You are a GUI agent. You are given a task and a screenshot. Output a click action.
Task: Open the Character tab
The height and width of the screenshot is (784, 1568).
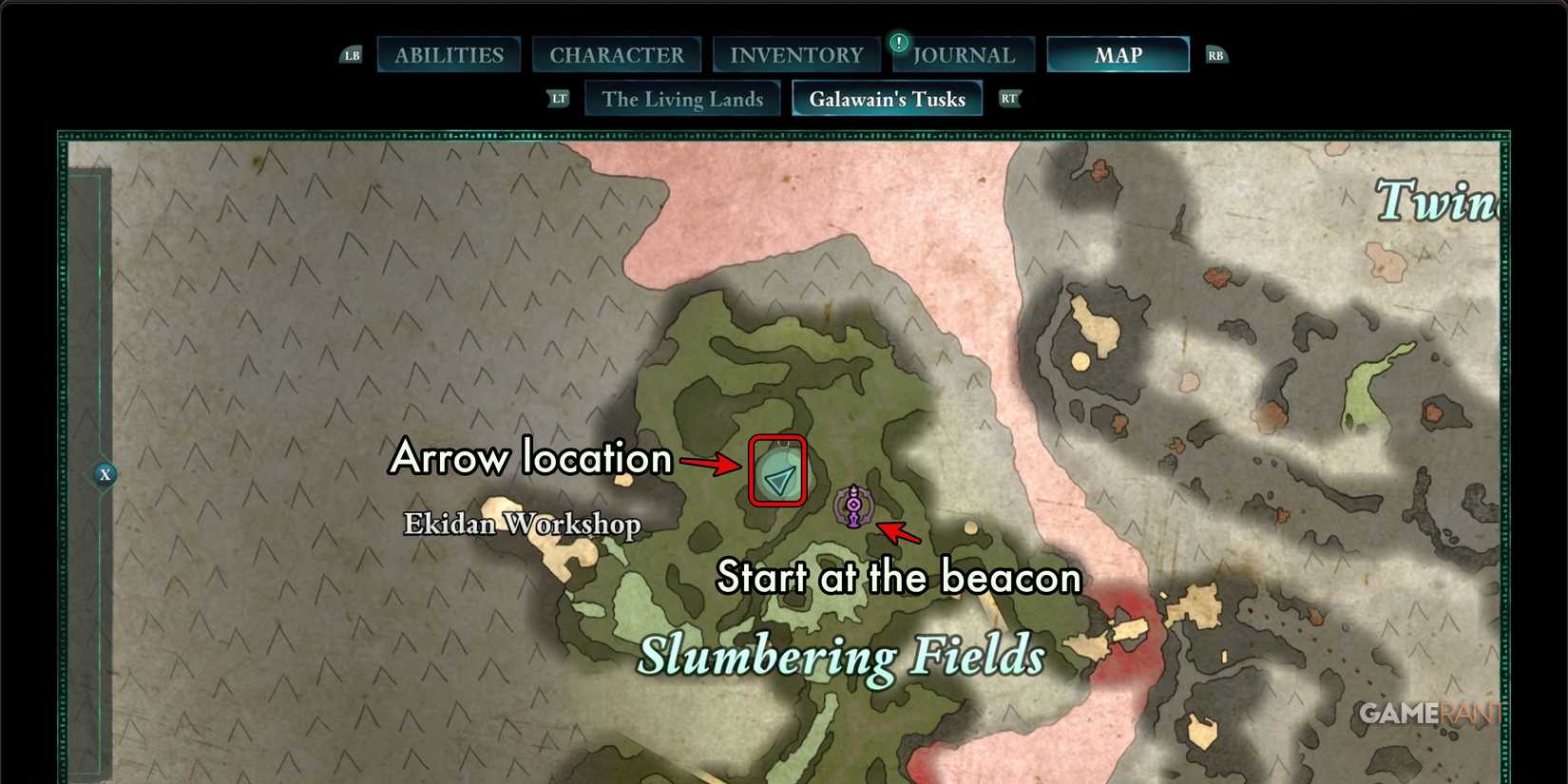(x=617, y=54)
